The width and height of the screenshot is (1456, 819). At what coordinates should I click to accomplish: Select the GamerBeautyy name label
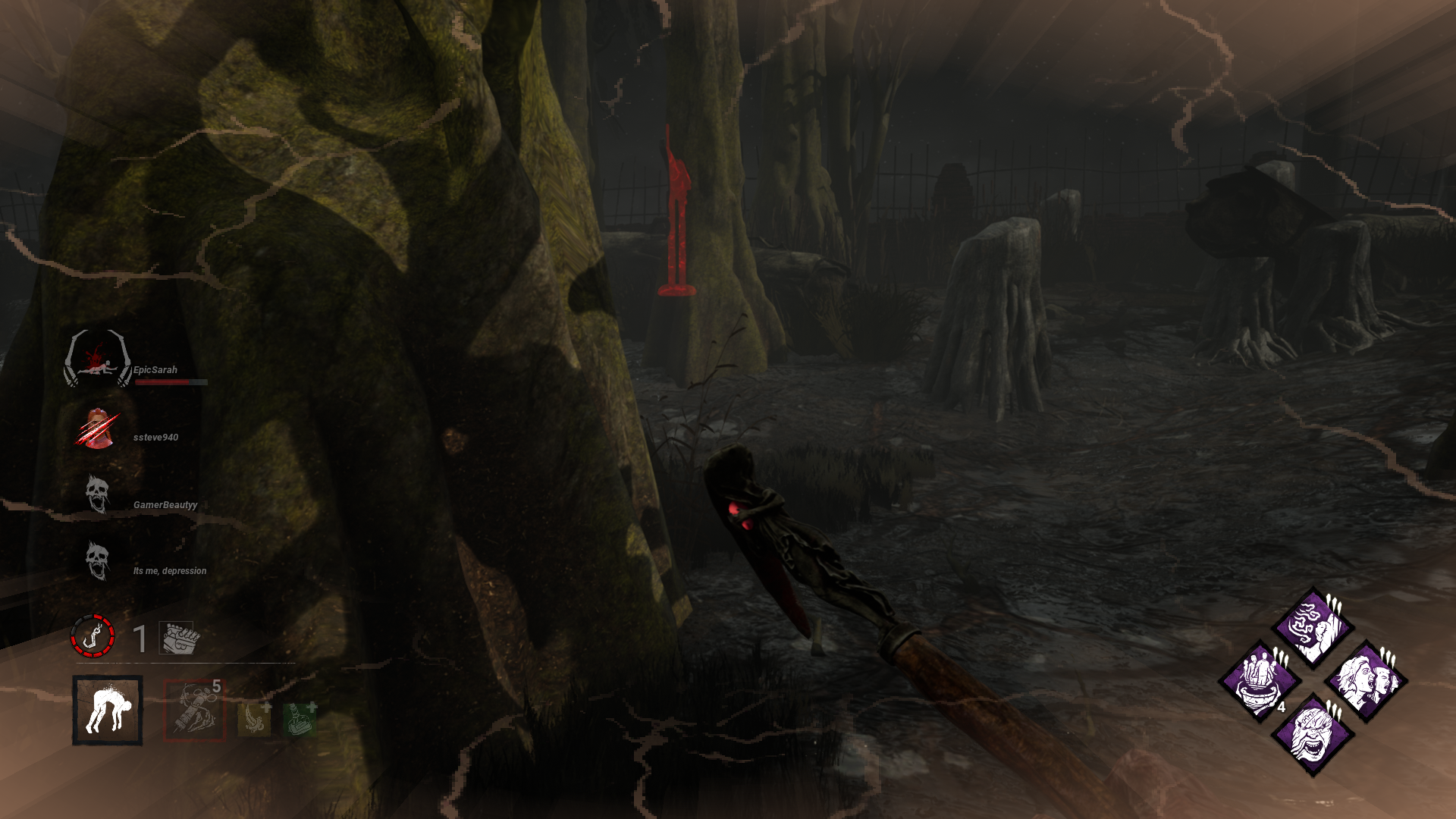pos(165,504)
